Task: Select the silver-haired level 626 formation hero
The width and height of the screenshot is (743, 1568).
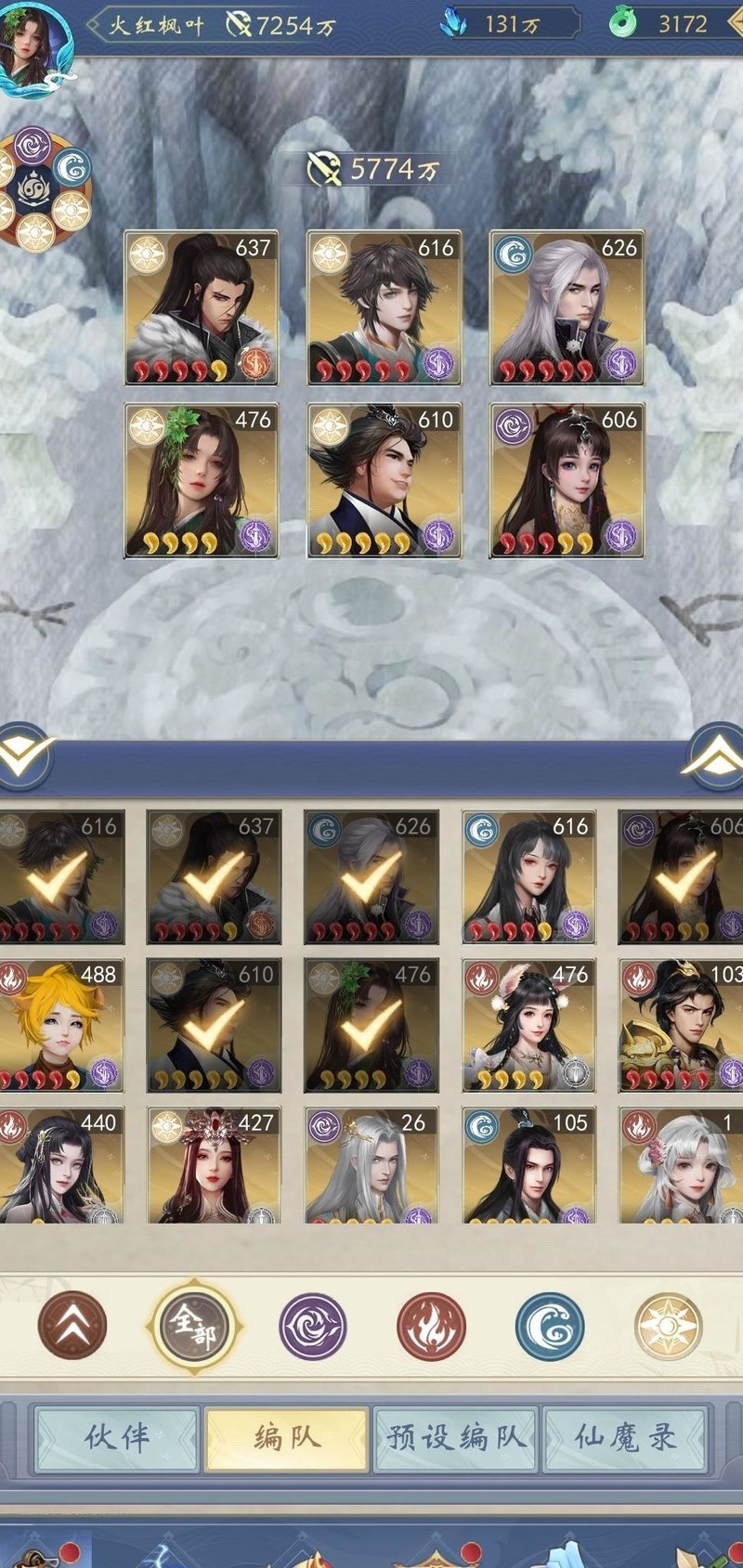Action: 567,308
